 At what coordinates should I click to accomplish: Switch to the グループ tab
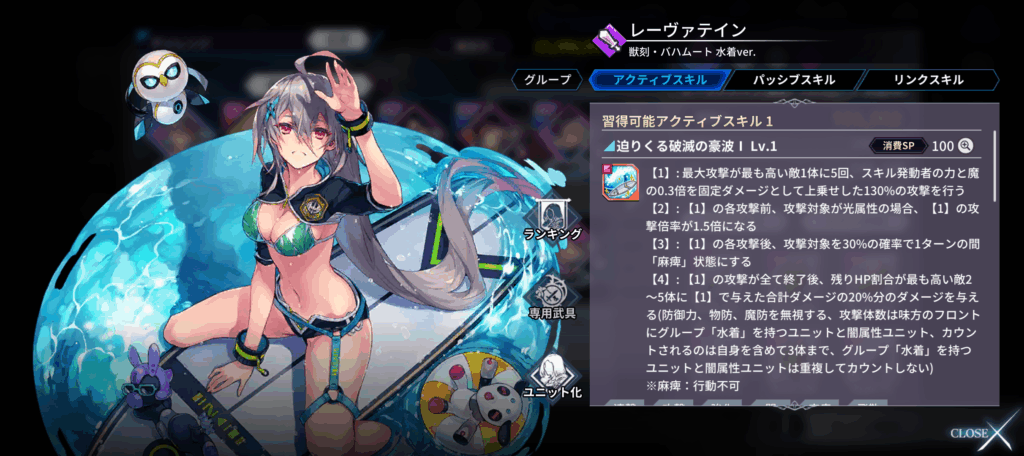[x=547, y=80]
